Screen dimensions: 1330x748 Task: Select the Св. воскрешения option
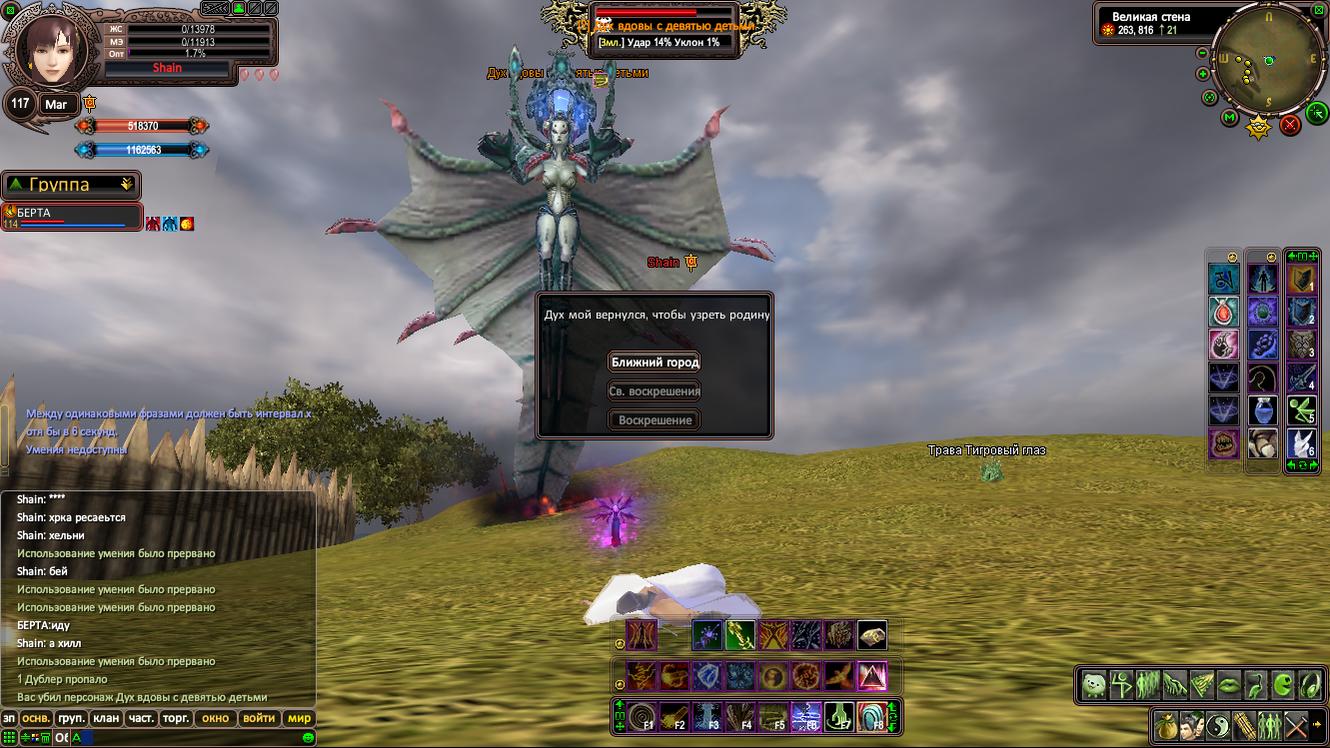point(655,391)
